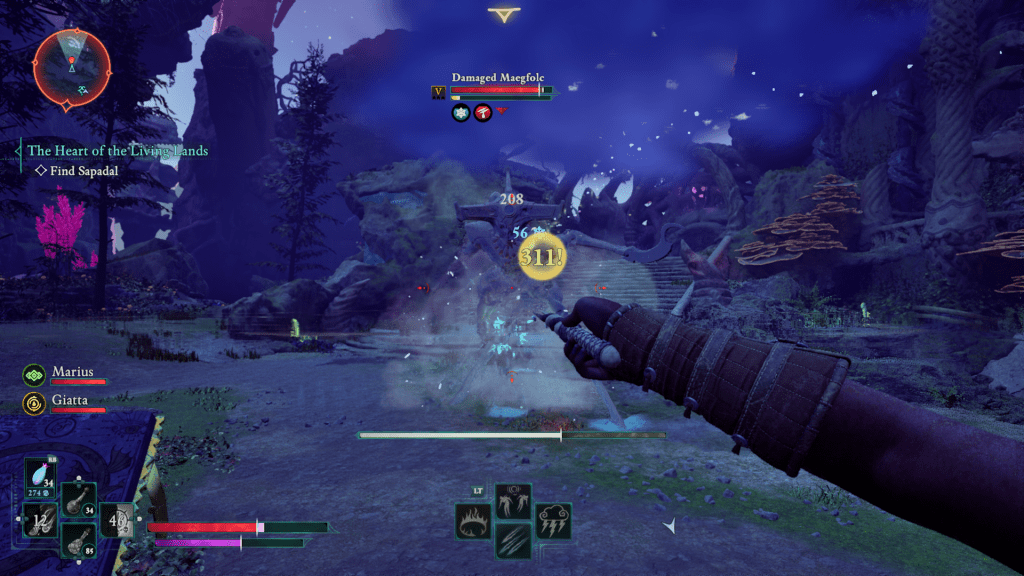The width and height of the screenshot is (1024, 576).
Task: Activate the two-figures summon ability
Action: click(x=513, y=501)
